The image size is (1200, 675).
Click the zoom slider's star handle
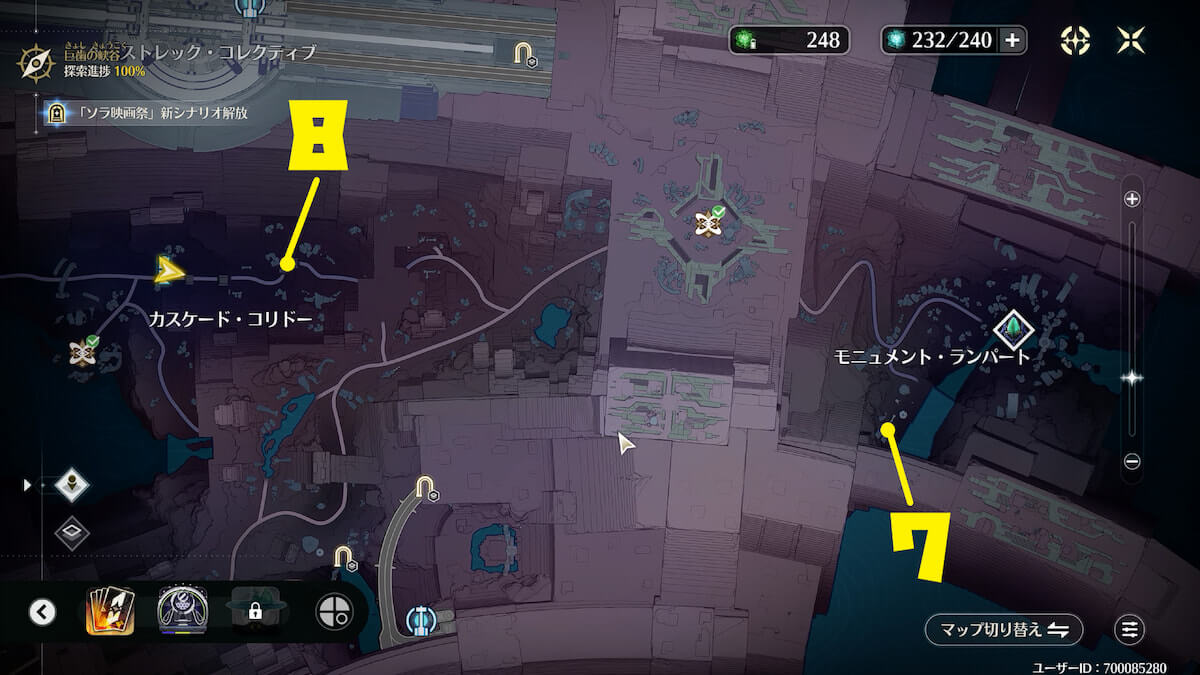click(1132, 378)
